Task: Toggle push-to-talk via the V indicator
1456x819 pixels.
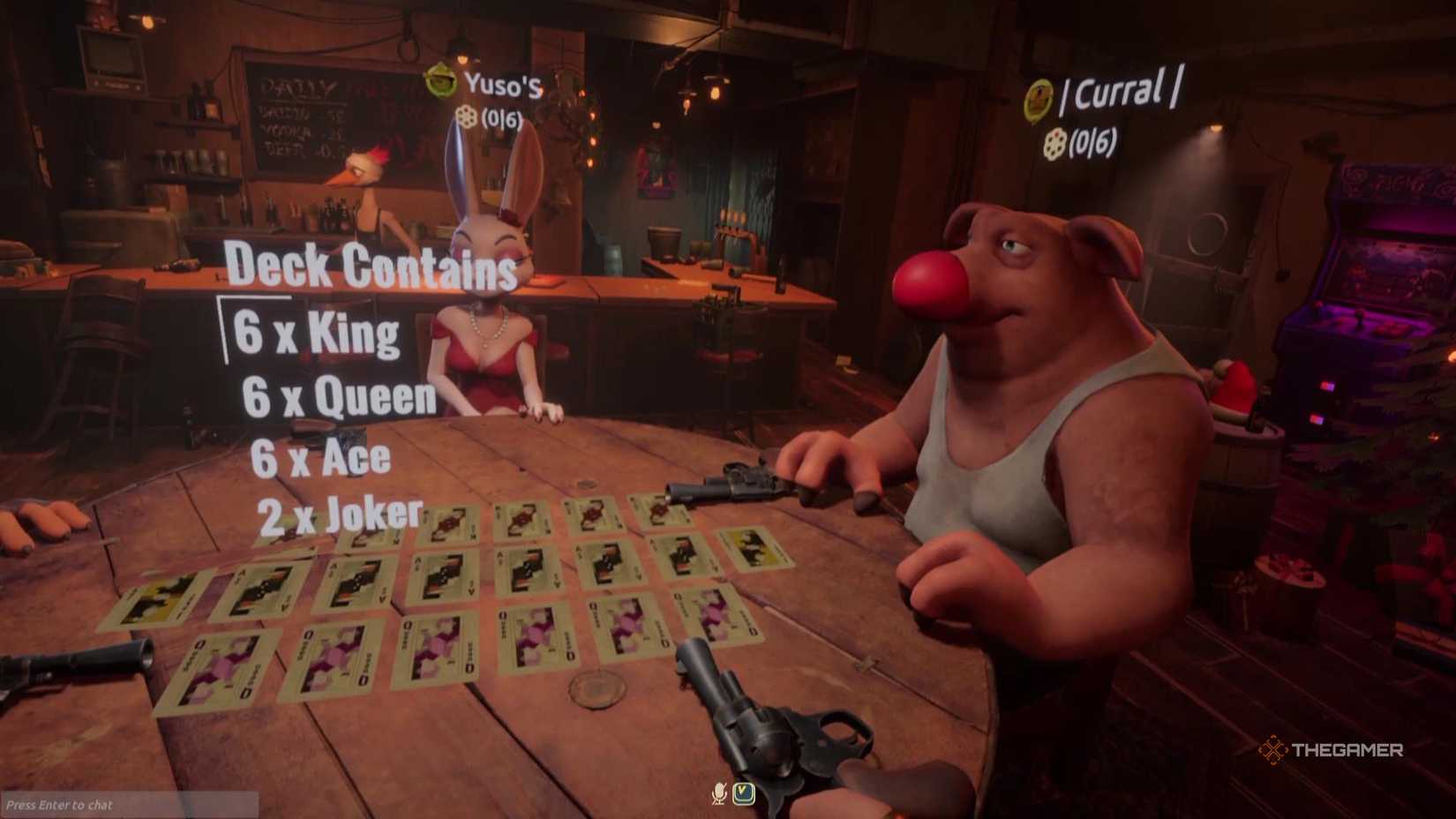Action: click(x=742, y=793)
